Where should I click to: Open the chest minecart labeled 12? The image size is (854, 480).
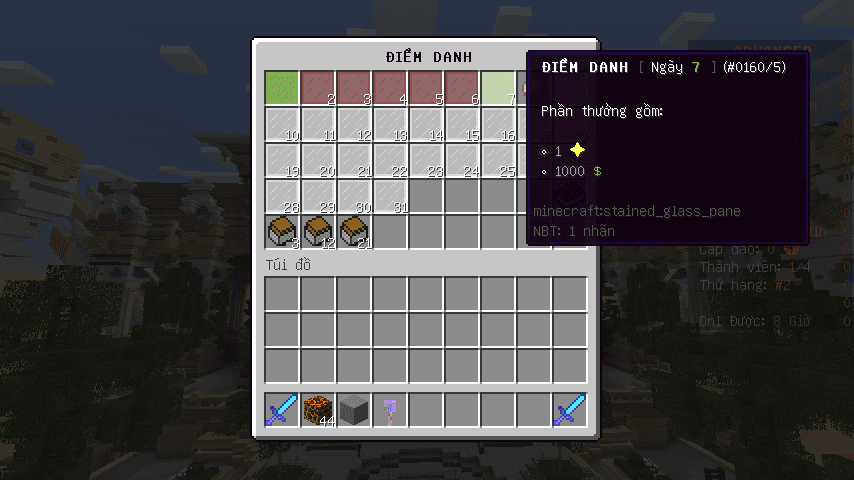point(318,232)
